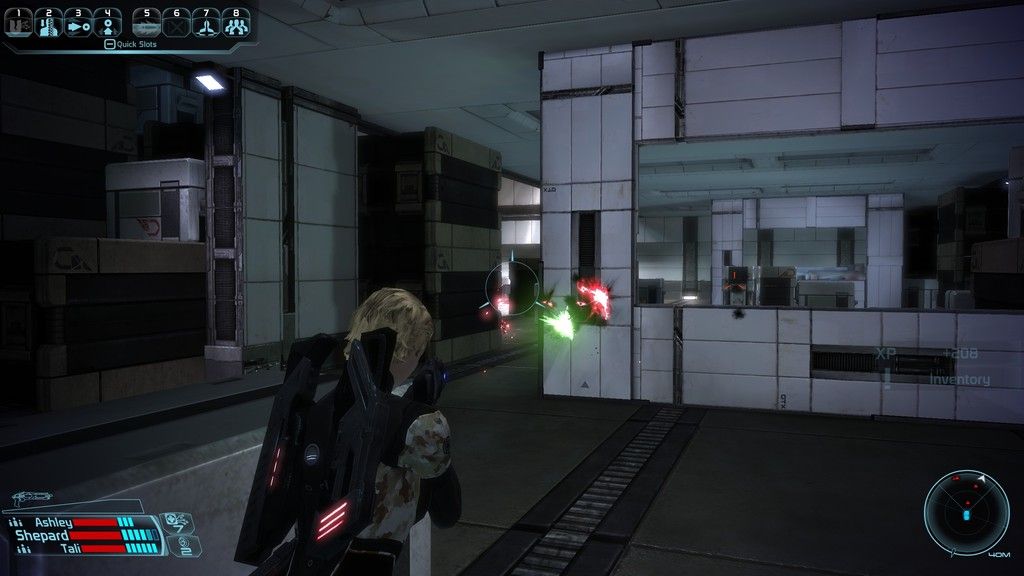1024x576 pixels.
Task: Select quick slot 4 ability
Action: click(x=108, y=23)
